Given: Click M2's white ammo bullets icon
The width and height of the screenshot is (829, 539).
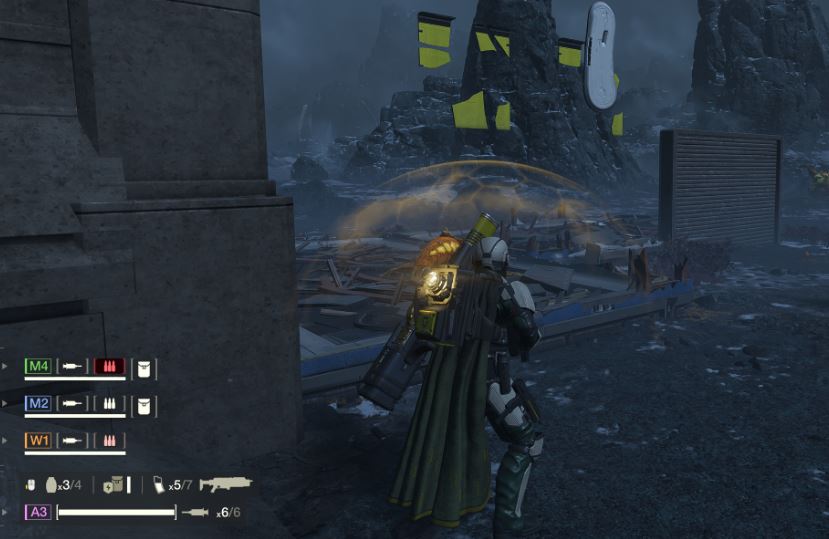Looking at the screenshot, I should [x=108, y=404].
